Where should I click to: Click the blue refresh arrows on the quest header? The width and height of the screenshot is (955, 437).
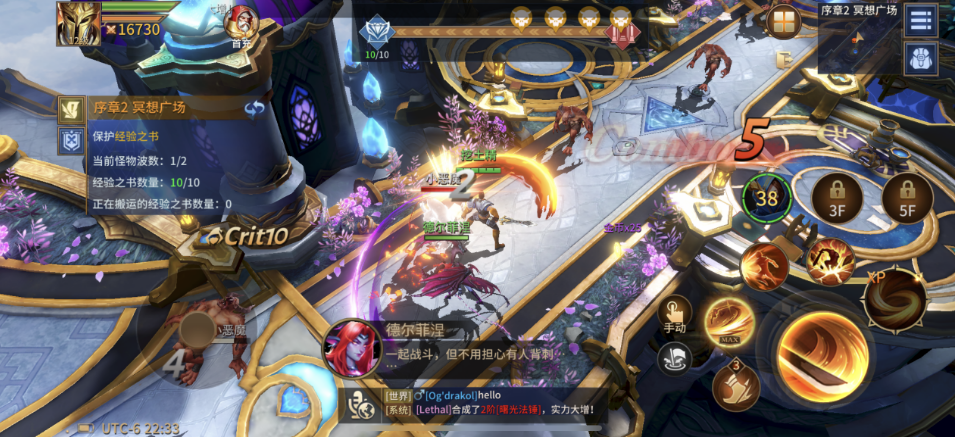coord(255,108)
